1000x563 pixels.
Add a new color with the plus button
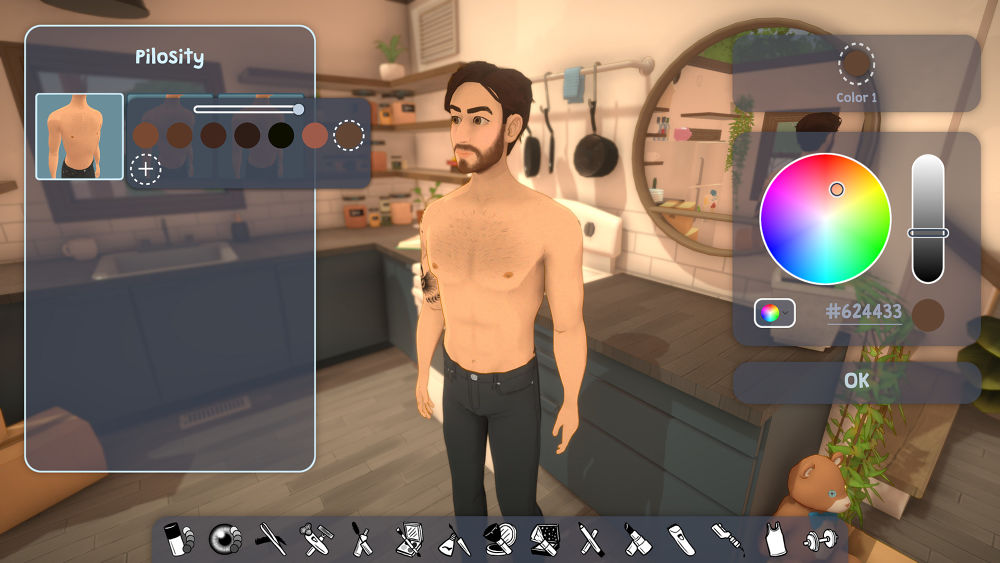click(x=146, y=169)
